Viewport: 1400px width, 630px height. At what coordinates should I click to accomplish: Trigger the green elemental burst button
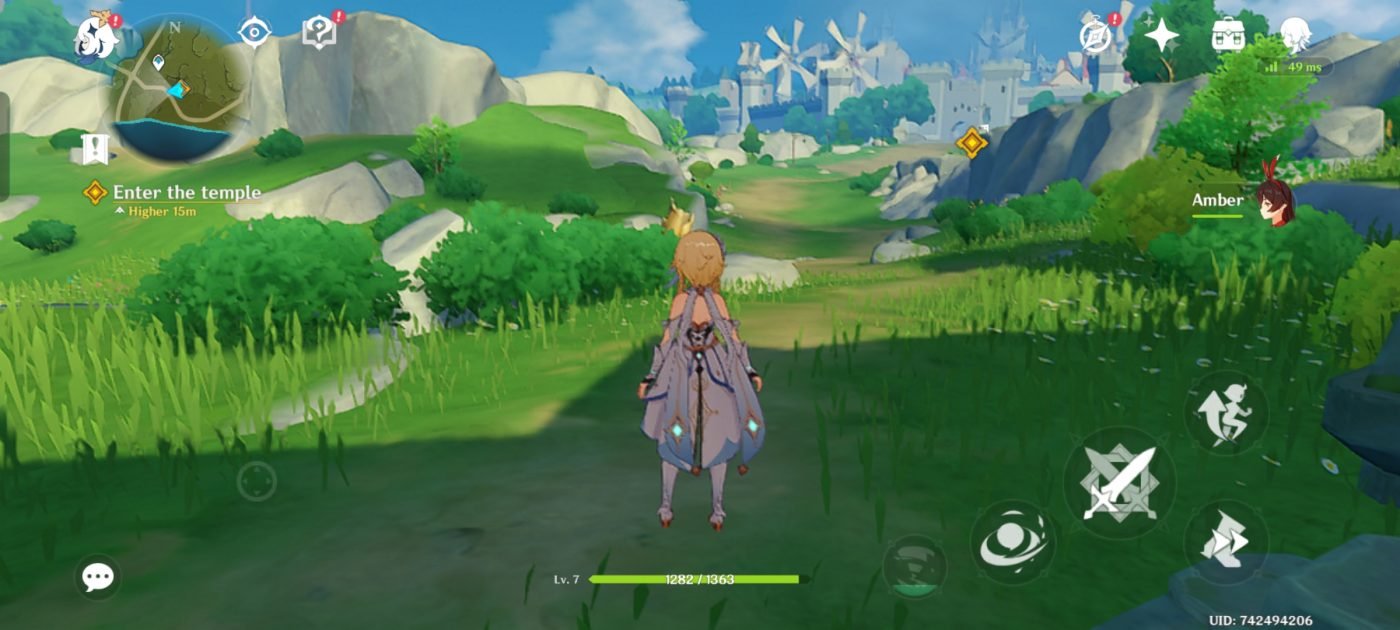pos(914,567)
